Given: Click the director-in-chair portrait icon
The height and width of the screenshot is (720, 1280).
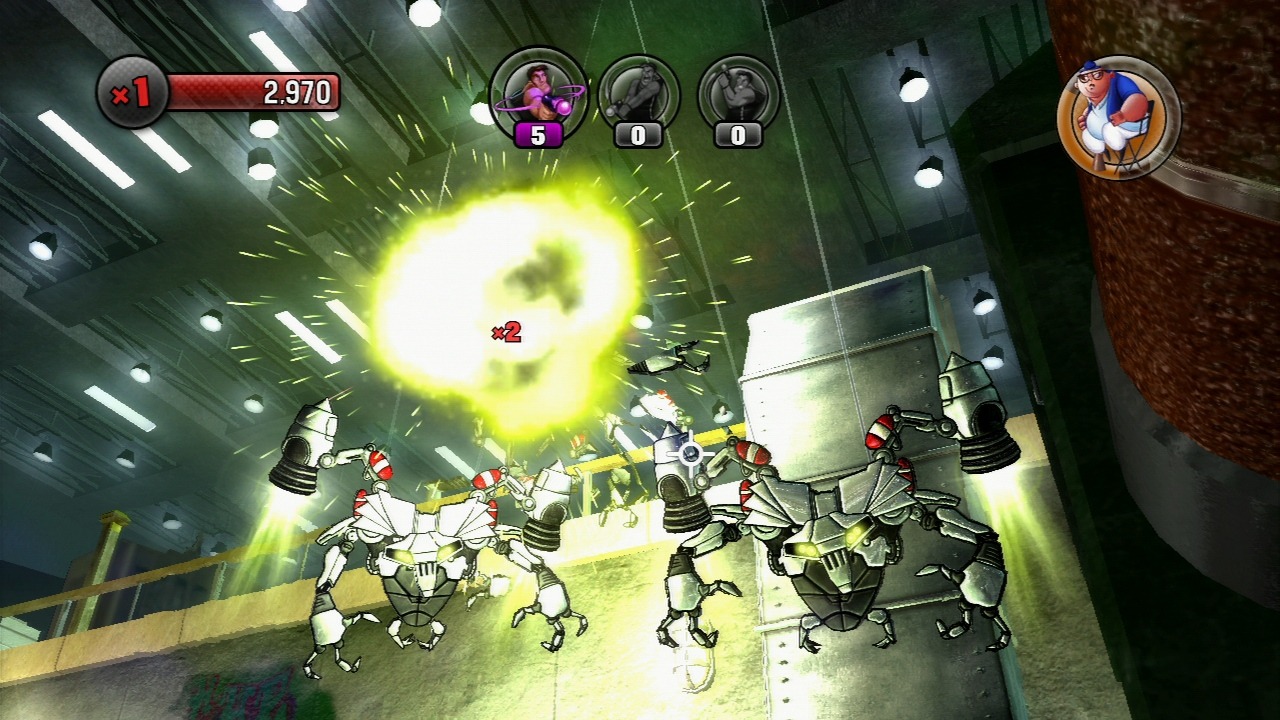Looking at the screenshot, I should [1118, 116].
